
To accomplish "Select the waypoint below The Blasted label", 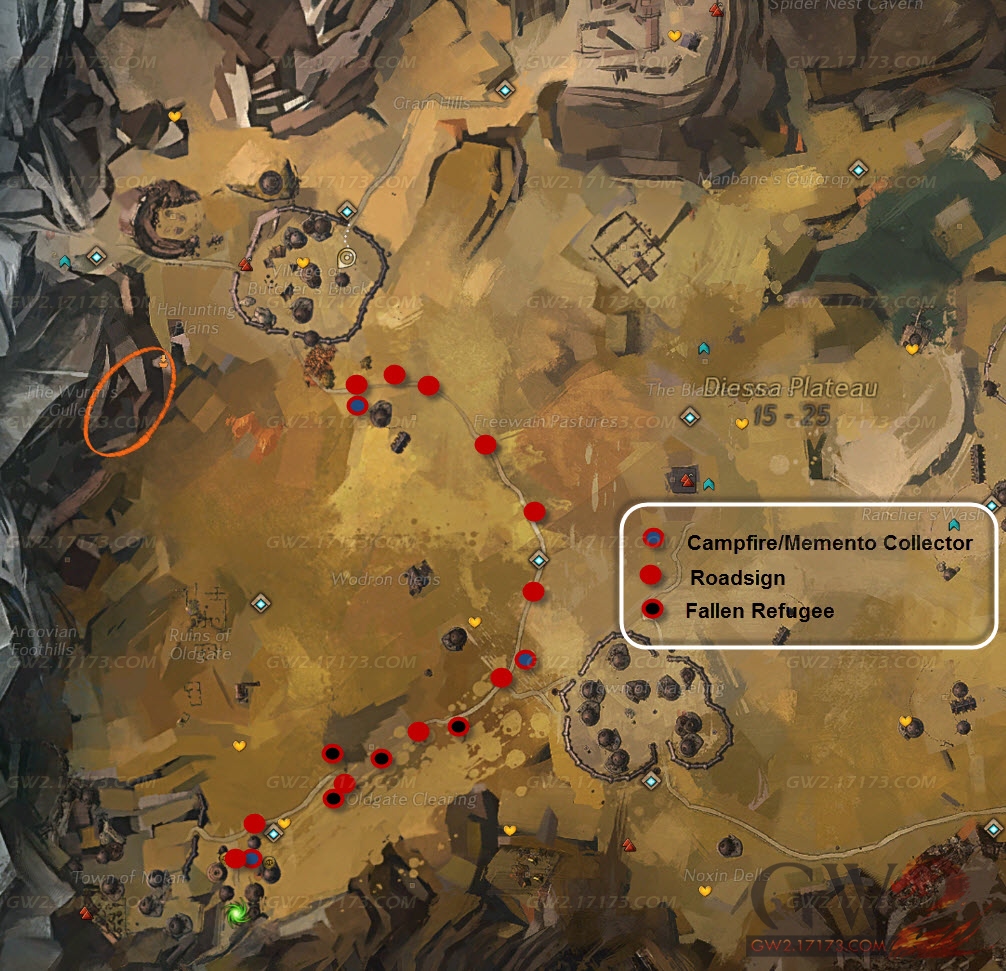I will [x=688, y=416].
